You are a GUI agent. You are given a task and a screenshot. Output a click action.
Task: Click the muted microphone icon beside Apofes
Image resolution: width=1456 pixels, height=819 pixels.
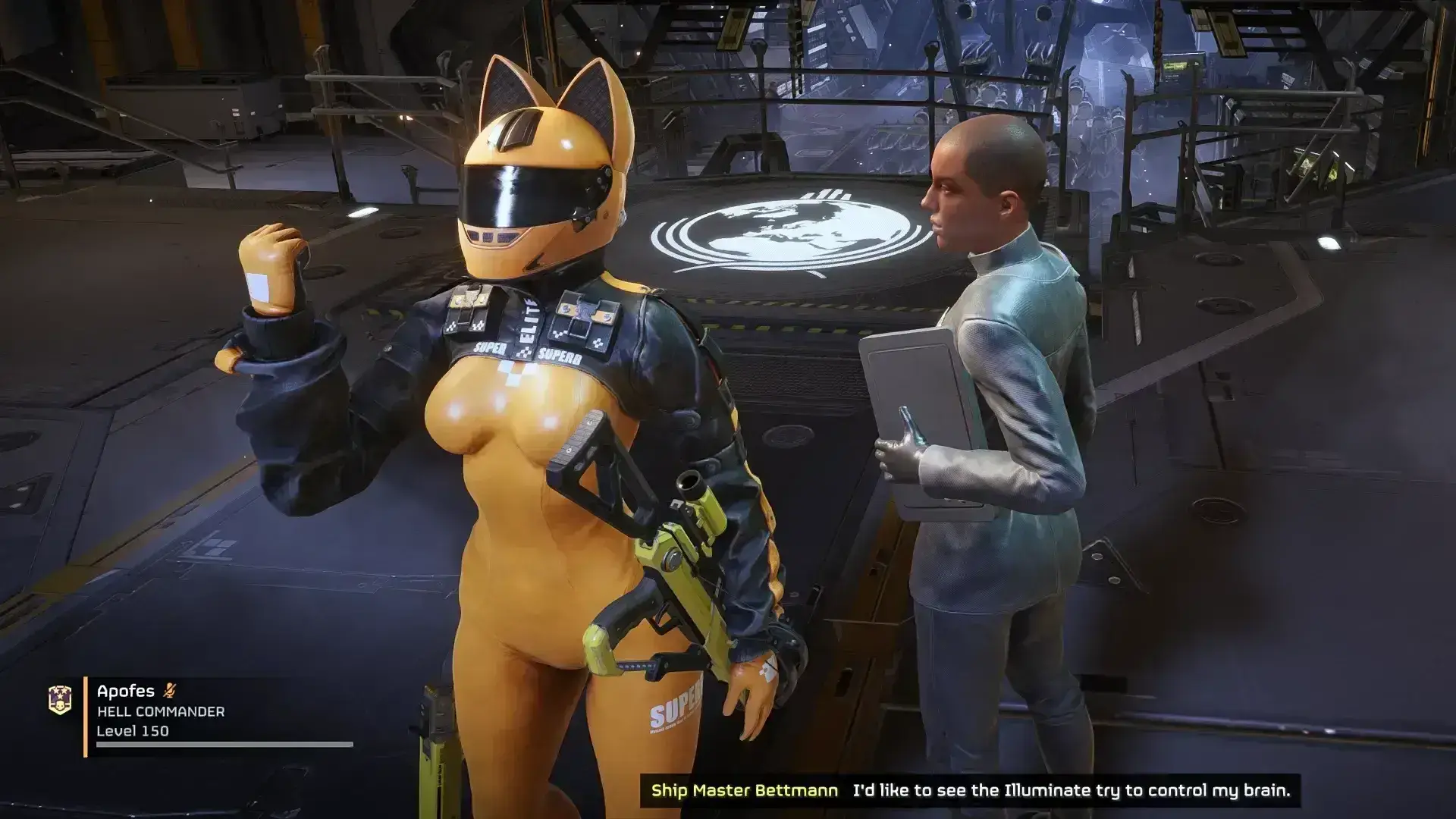pyautogui.click(x=170, y=691)
